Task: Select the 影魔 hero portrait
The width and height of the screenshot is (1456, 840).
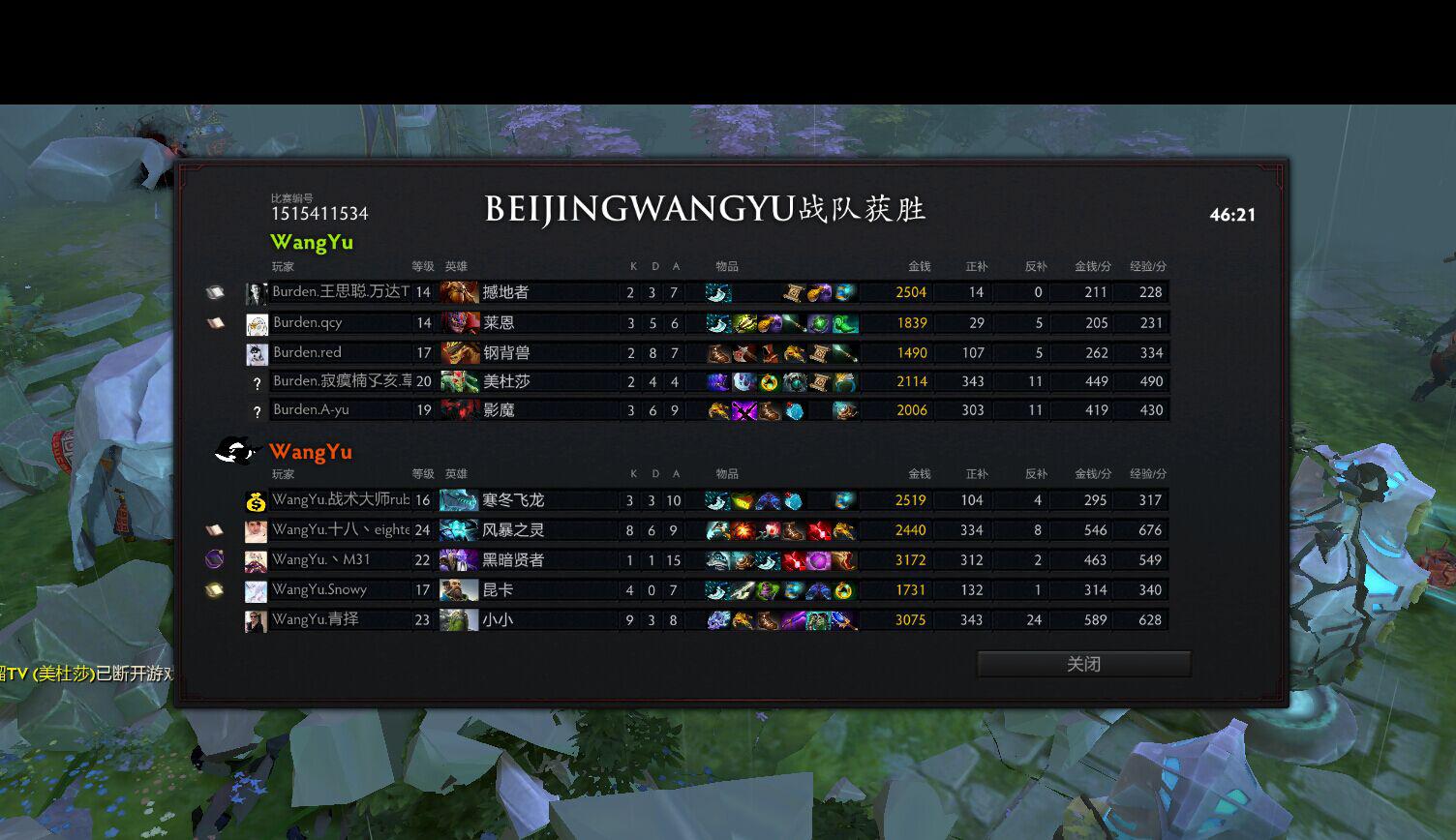Action: 459,409
